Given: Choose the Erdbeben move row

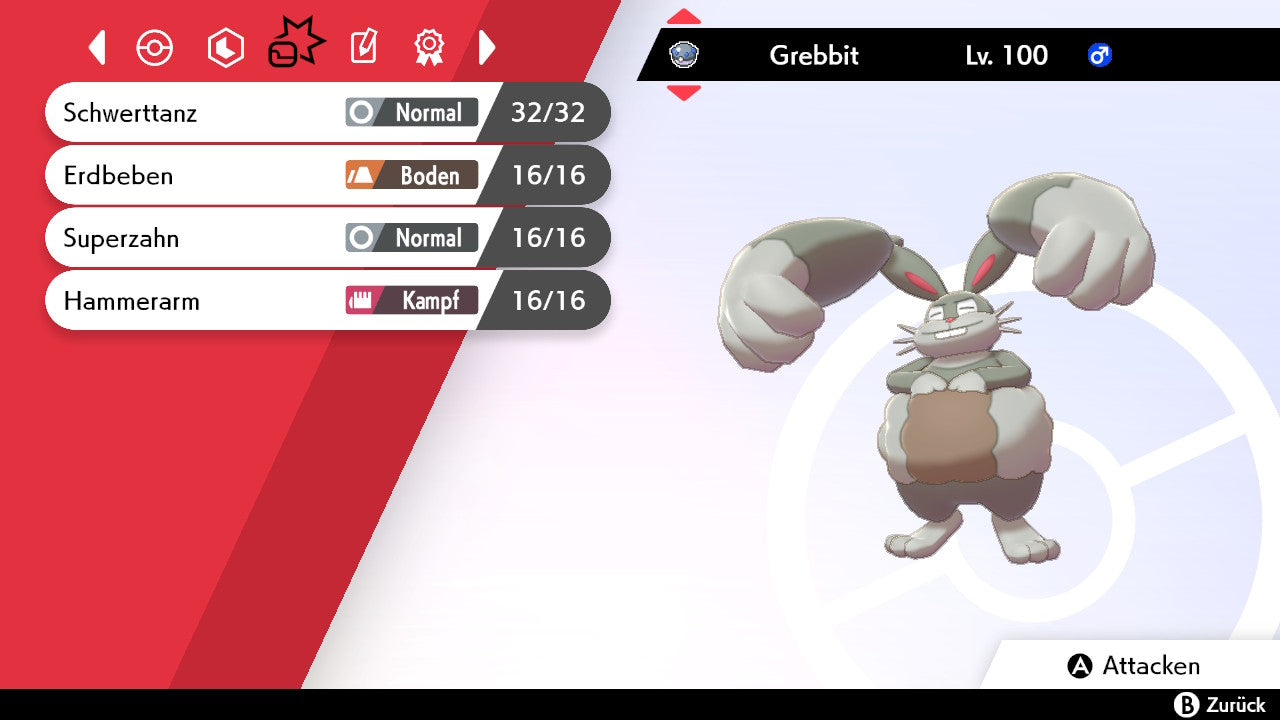Looking at the screenshot, I should 326,175.
